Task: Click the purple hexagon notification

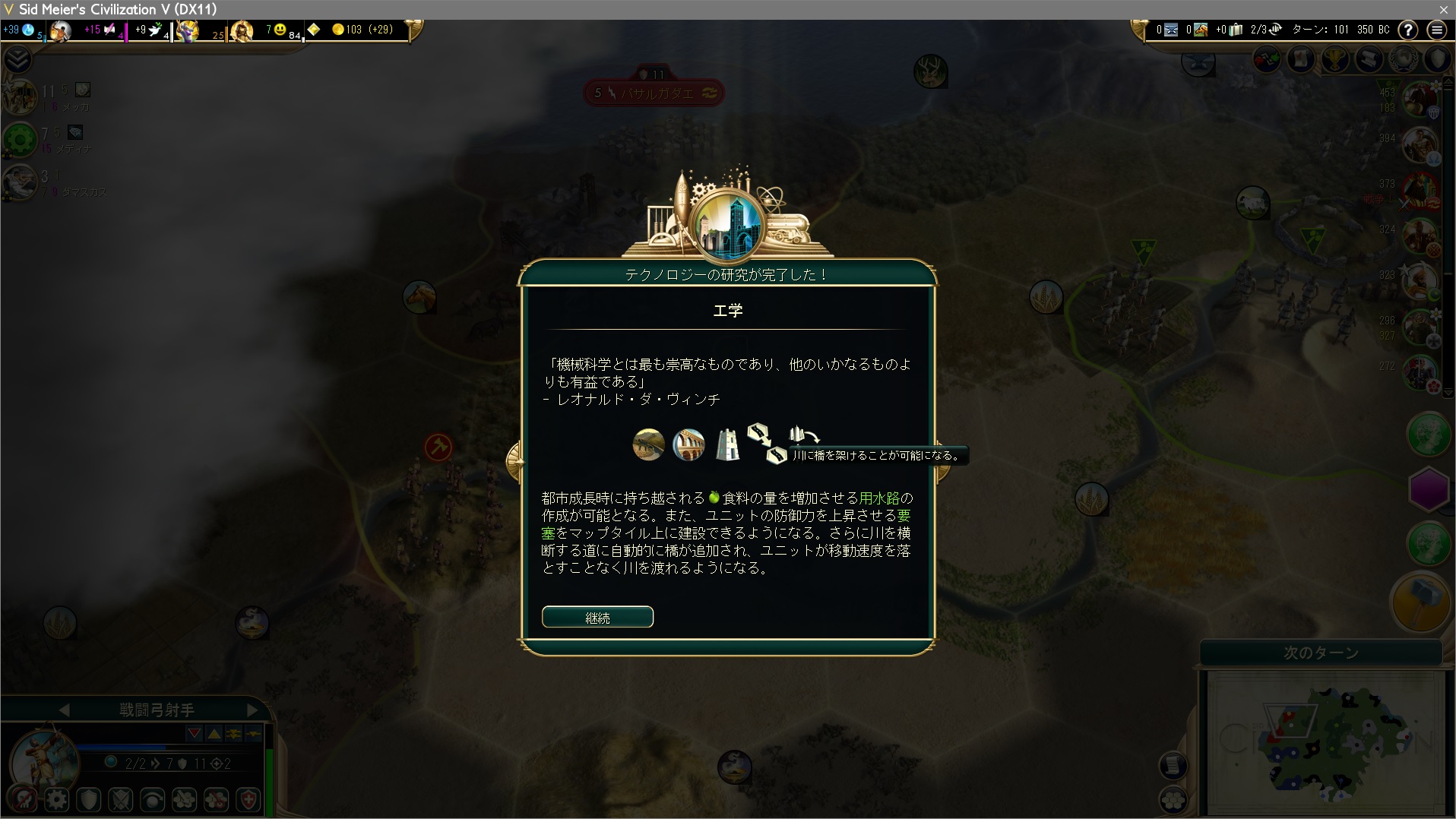Action: pyautogui.click(x=1429, y=490)
